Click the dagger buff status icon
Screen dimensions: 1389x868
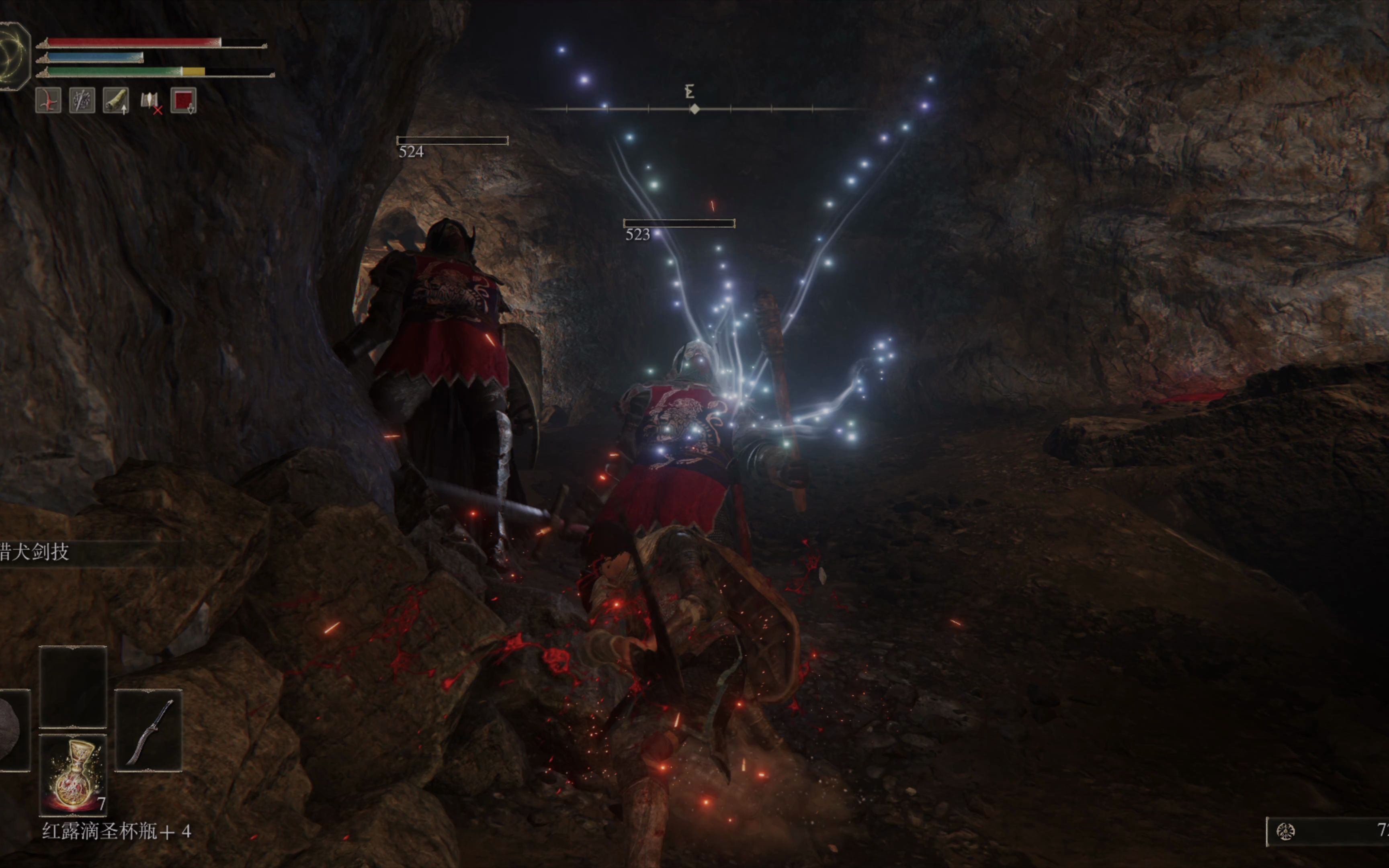click(x=82, y=101)
